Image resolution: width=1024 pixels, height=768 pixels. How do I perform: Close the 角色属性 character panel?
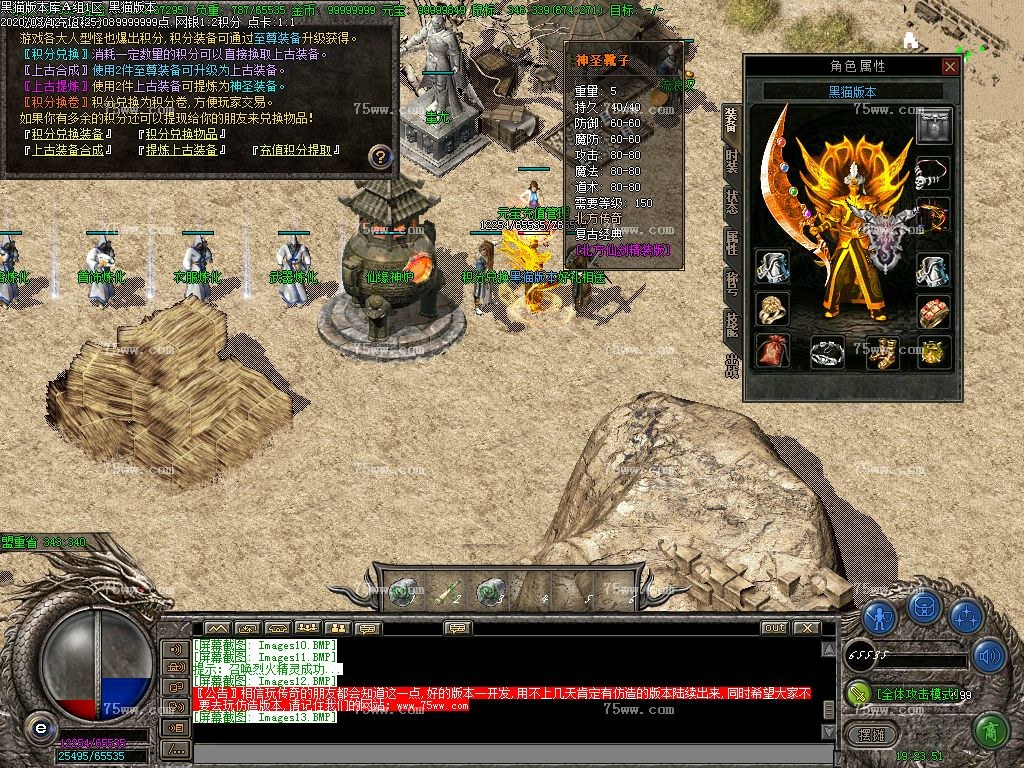[x=950, y=66]
